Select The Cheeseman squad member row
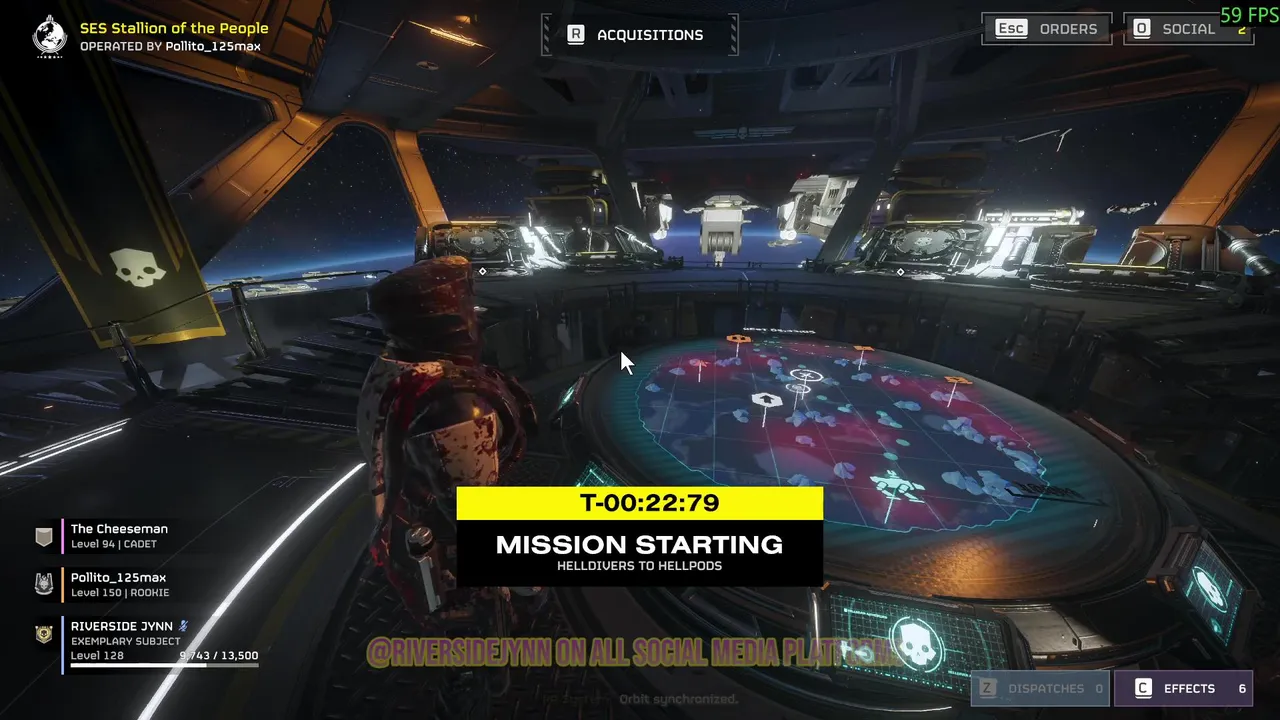This screenshot has height=720, width=1280. coord(119,536)
